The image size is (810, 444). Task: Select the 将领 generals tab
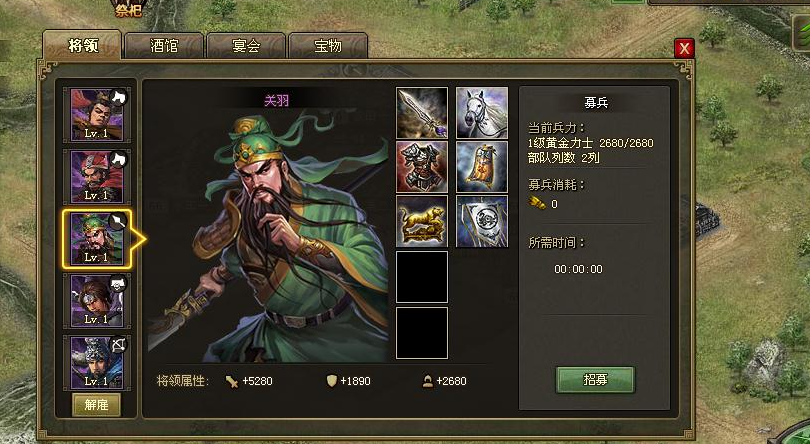coord(81,45)
